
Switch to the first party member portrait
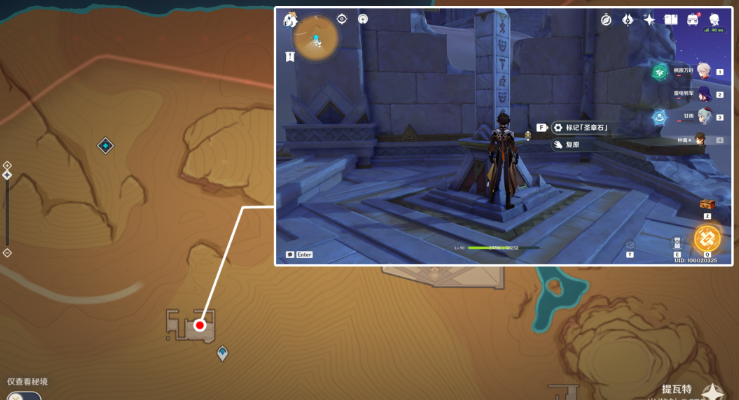(x=704, y=70)
